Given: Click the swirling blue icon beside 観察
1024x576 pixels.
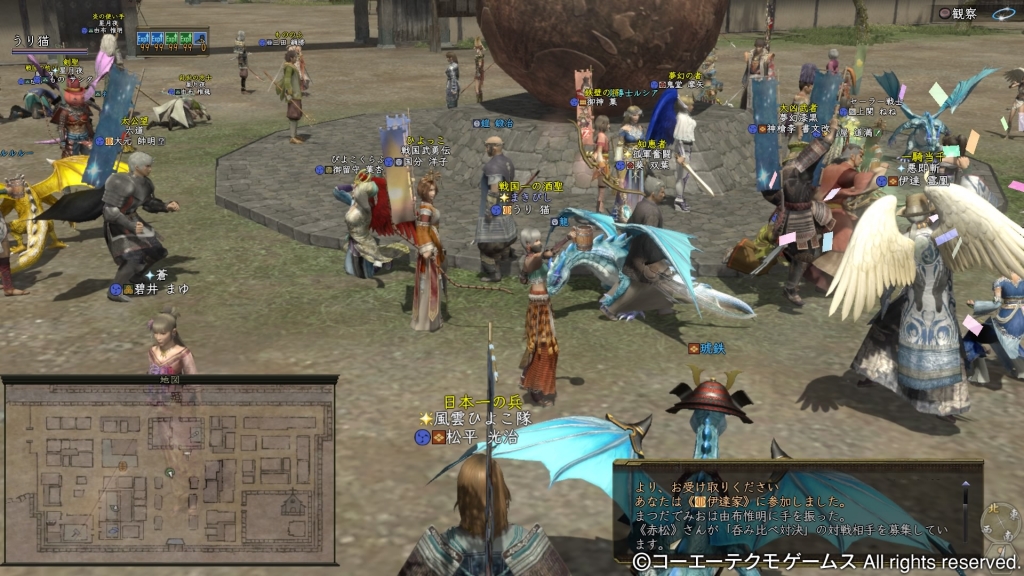Looking at the screenshot, I should (1004, 14).
